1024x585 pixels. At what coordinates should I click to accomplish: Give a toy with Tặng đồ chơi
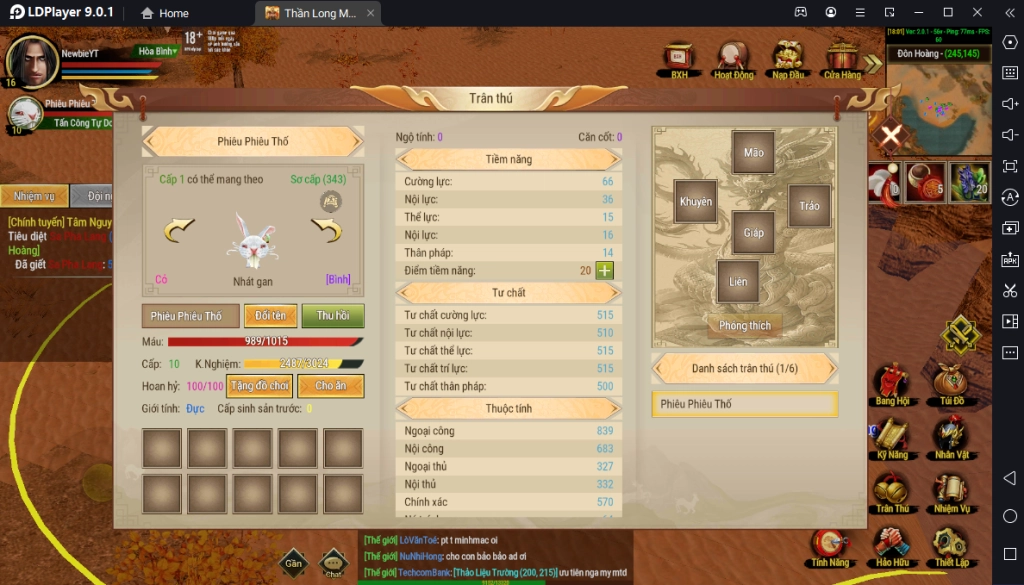tap(259, 385)
